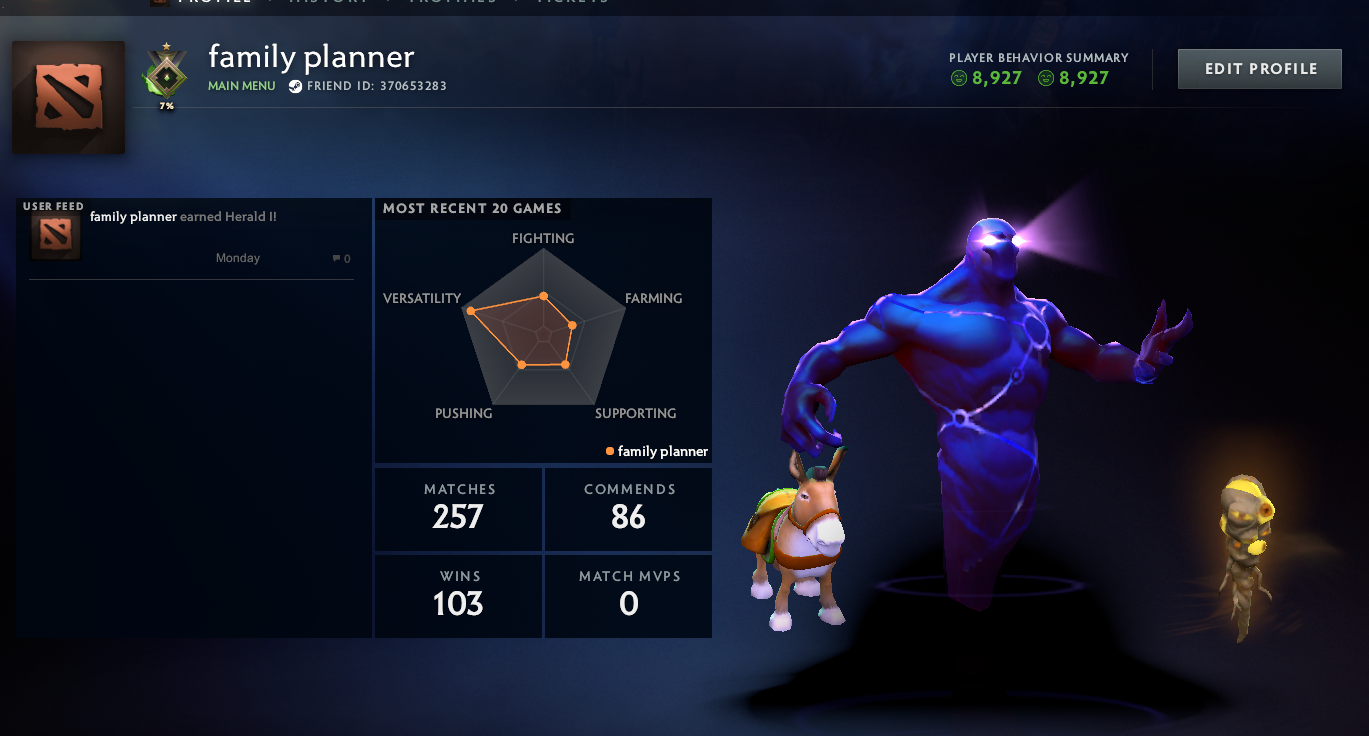
Task: Click the orange family planner legend marker
Action: point(609,451)
